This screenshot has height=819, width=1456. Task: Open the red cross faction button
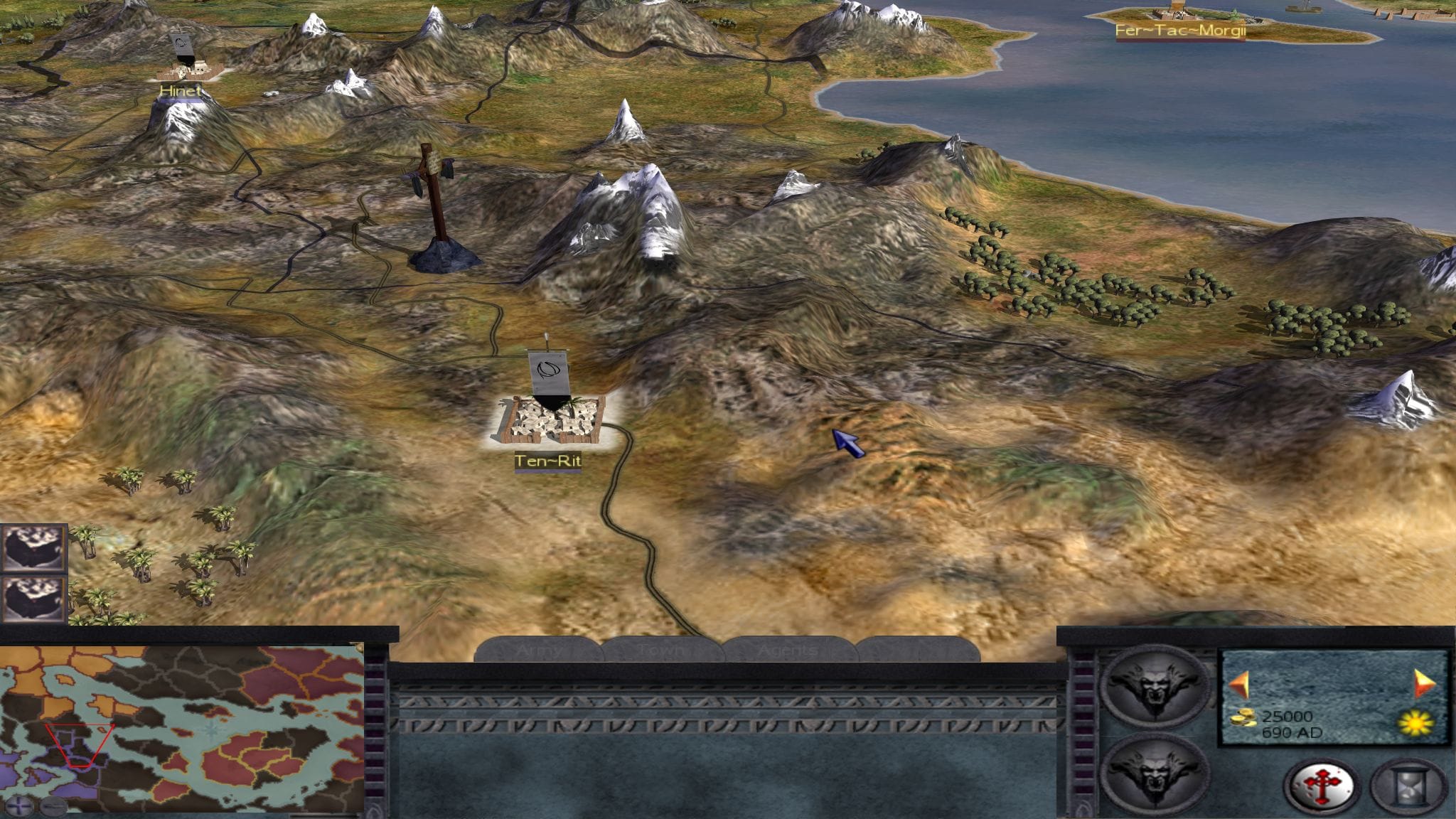pyautogui.click(x=1322, y=786)
